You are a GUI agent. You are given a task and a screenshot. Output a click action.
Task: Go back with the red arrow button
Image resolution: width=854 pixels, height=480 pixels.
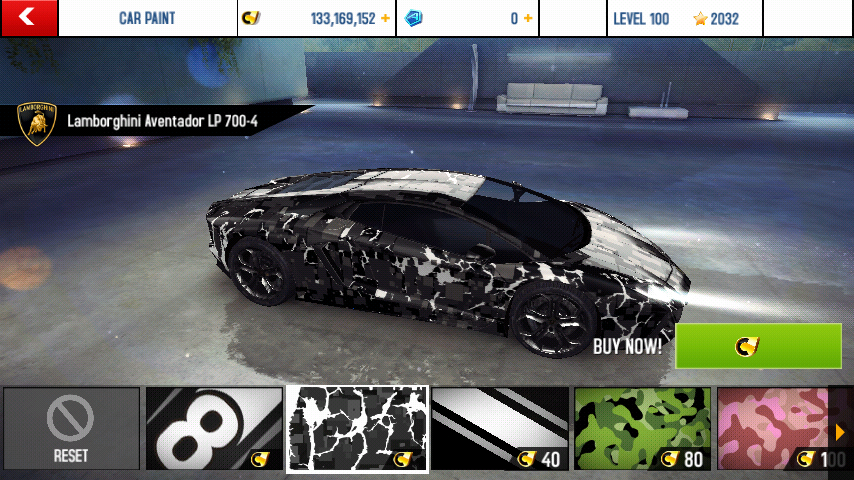pos(28,18)
